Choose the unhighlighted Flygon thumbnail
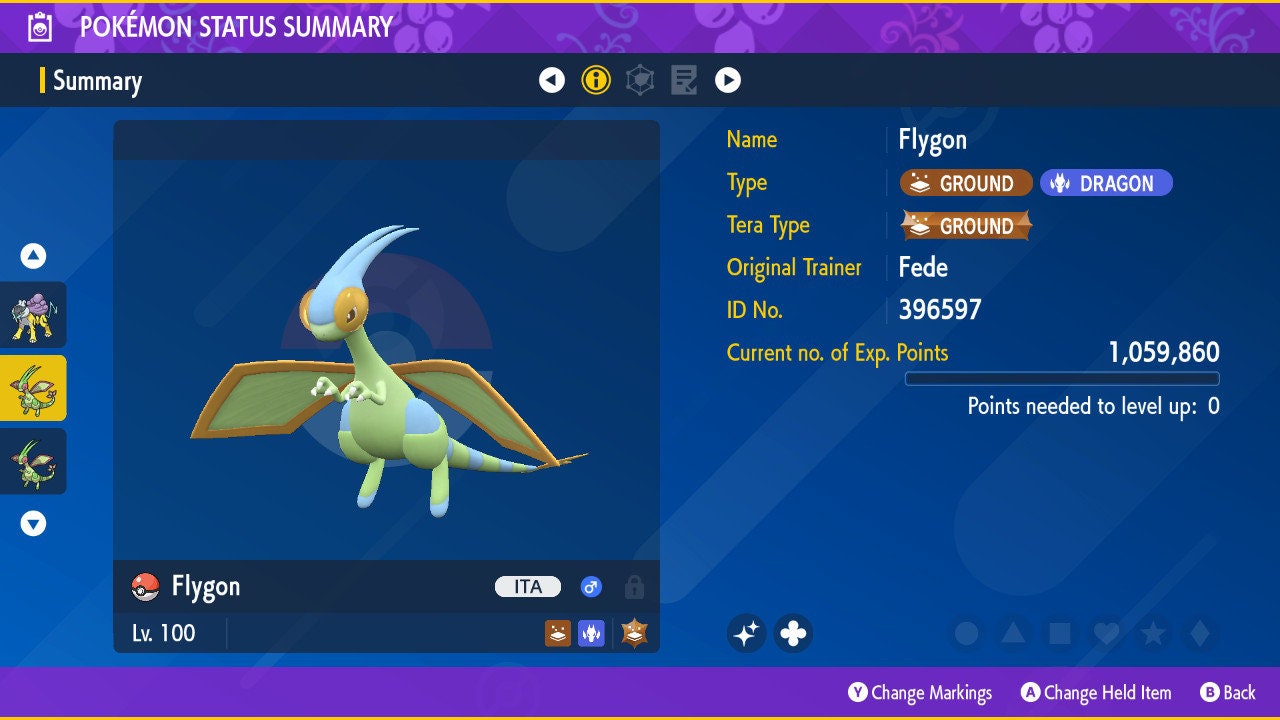The width and height of the screenshot is (1280, 720). click(x=33, y=461)
